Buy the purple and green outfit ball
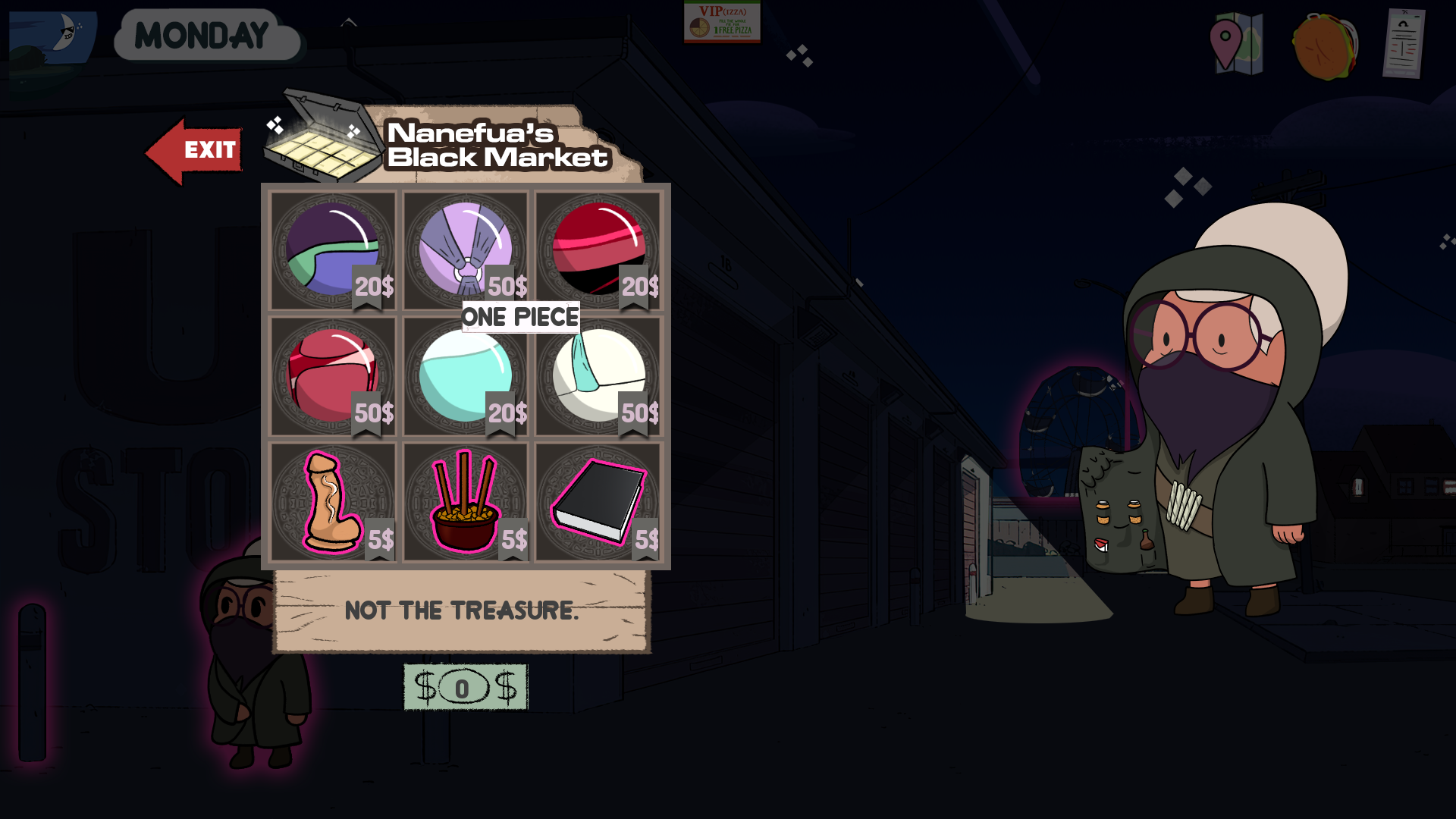The width and height of the screenshot is (1456, 819). click(333, 249)
